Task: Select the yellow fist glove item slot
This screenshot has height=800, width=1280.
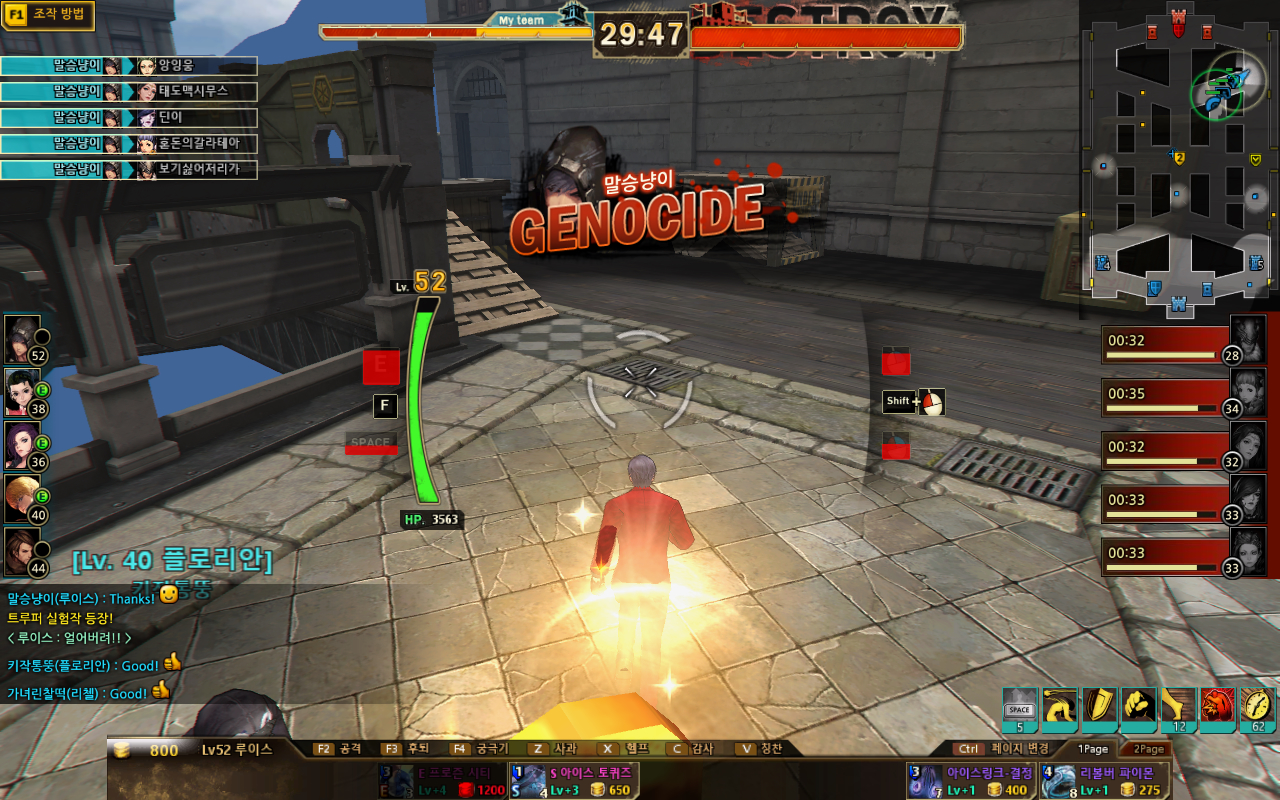Action: coord(1138,708)
